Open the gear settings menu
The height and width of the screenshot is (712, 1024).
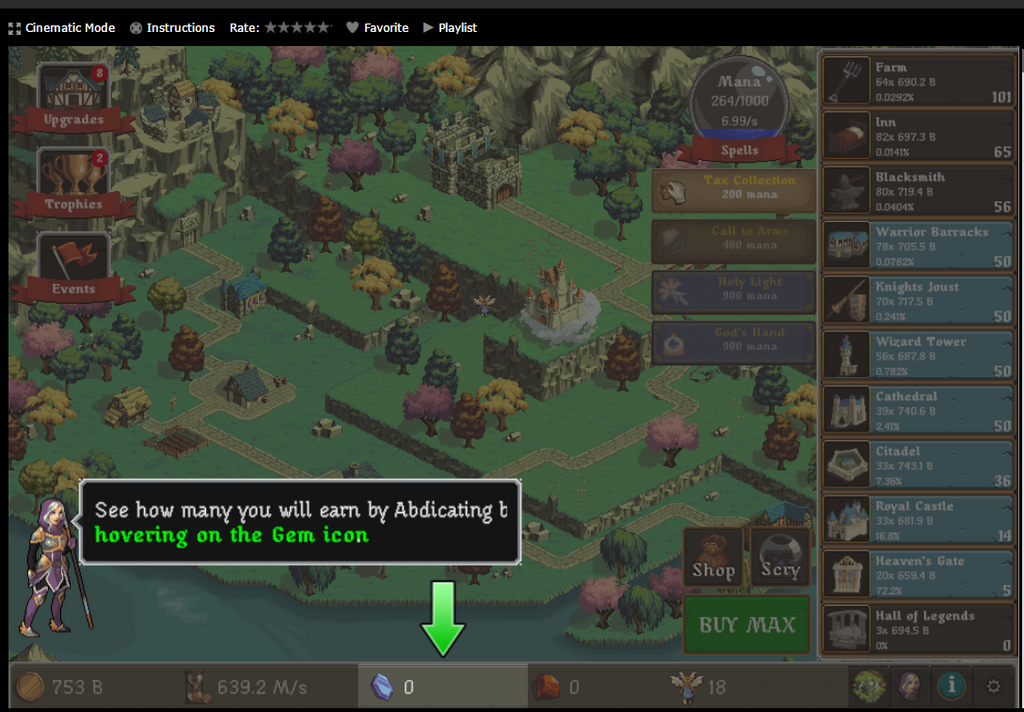click(993, 686)
